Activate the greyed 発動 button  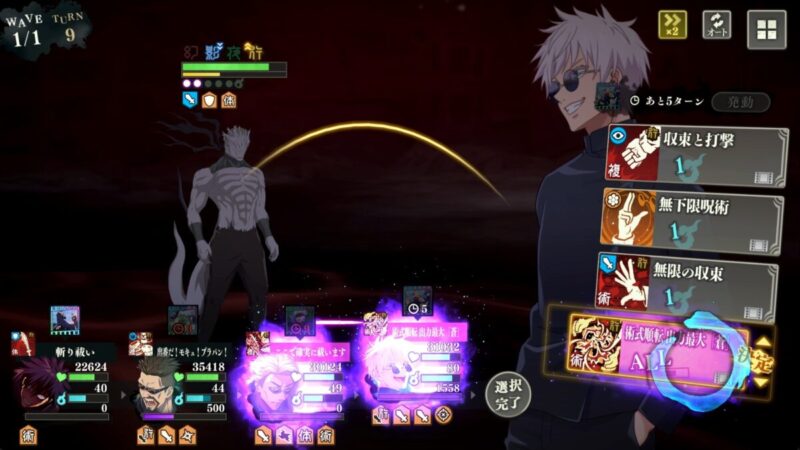click(x=741, y=102)
